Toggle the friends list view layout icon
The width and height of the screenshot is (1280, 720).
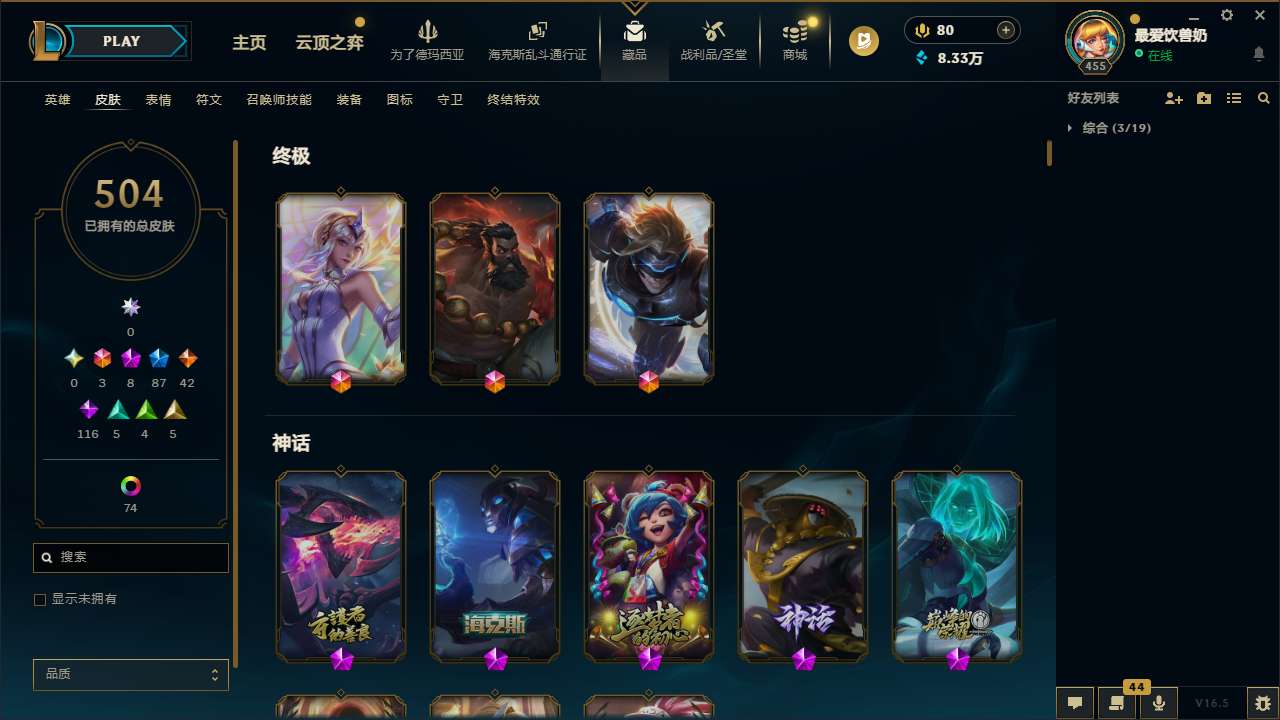tap(1234, 98)
